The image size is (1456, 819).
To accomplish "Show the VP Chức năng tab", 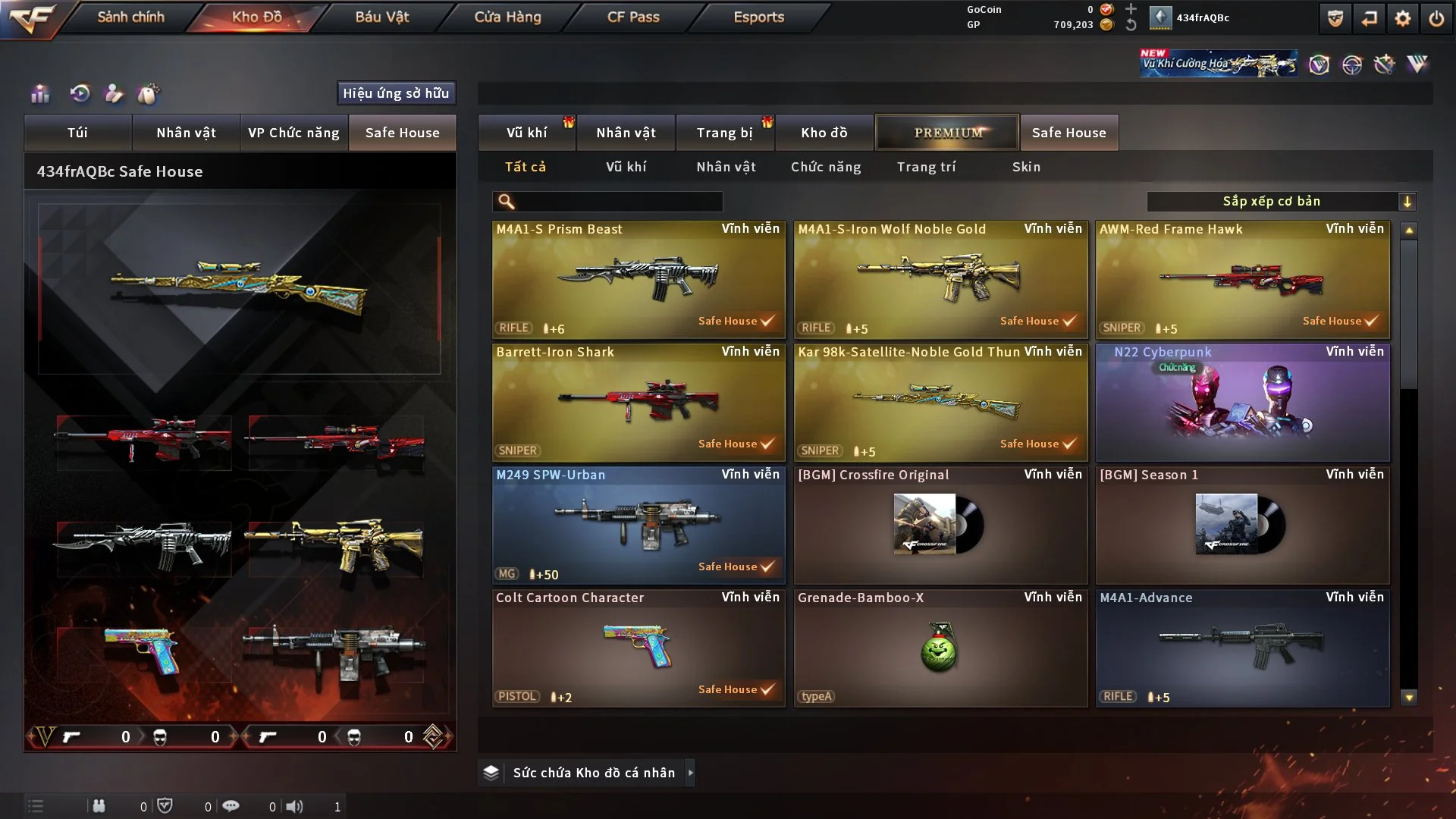I will (293, 133).
